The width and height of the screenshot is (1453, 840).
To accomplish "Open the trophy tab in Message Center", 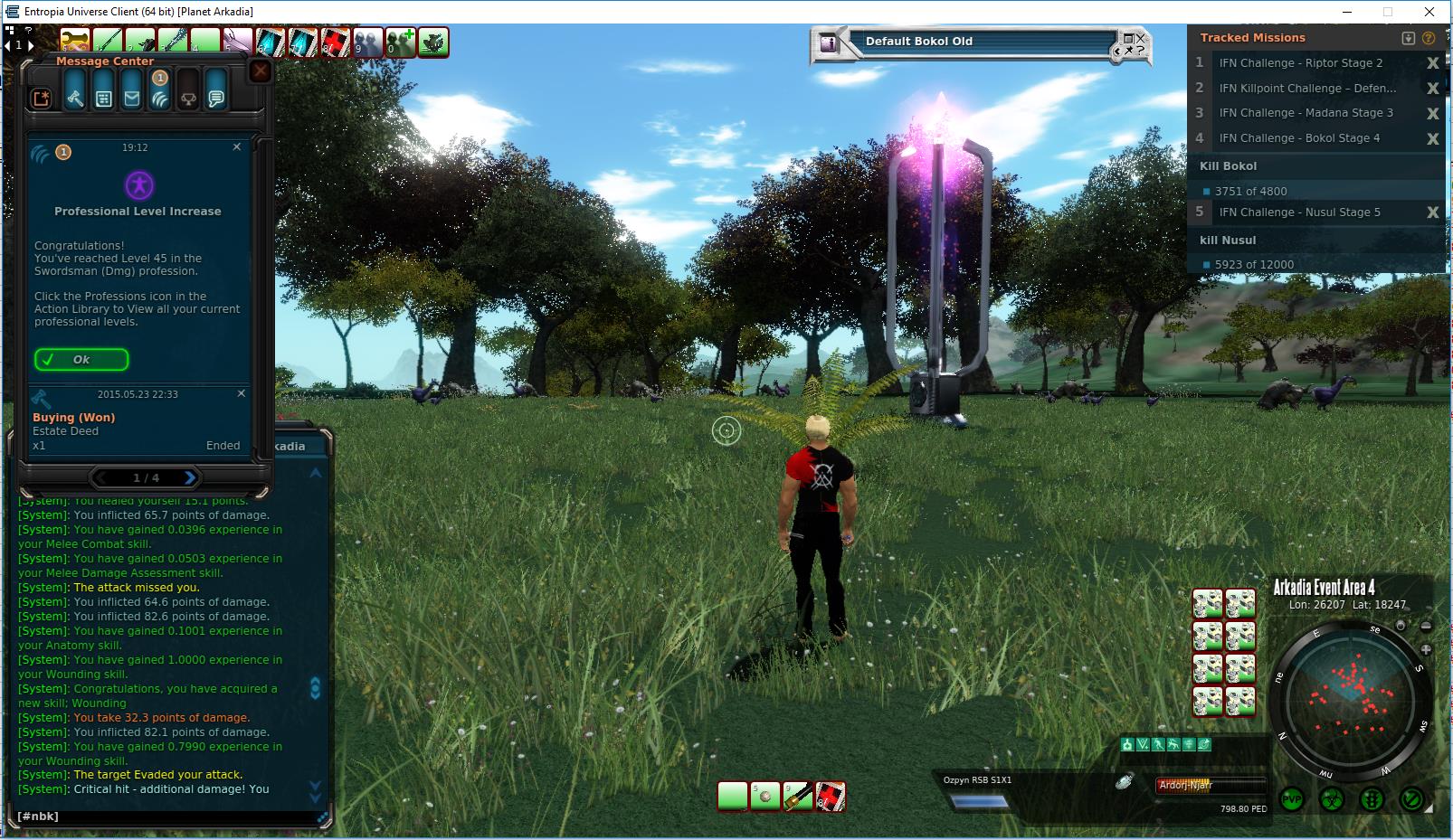I will (188, 99).
